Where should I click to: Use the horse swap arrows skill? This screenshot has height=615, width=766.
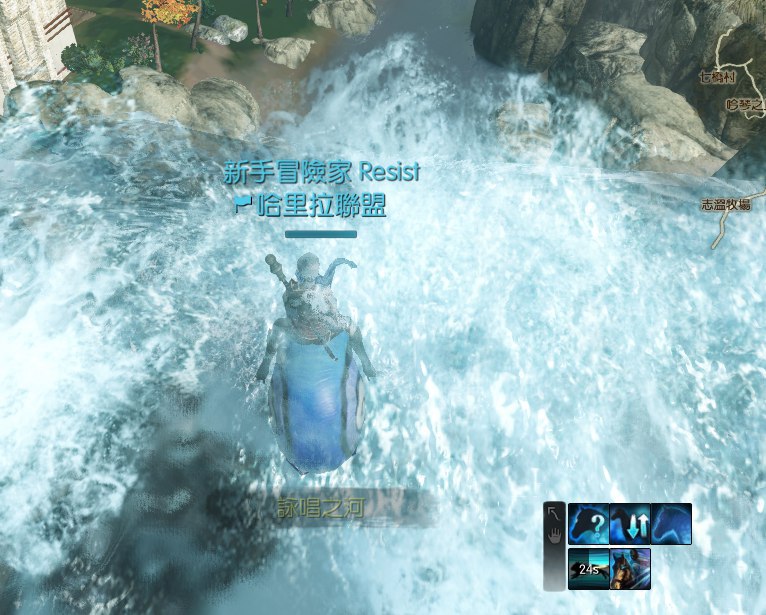point(630,523)
